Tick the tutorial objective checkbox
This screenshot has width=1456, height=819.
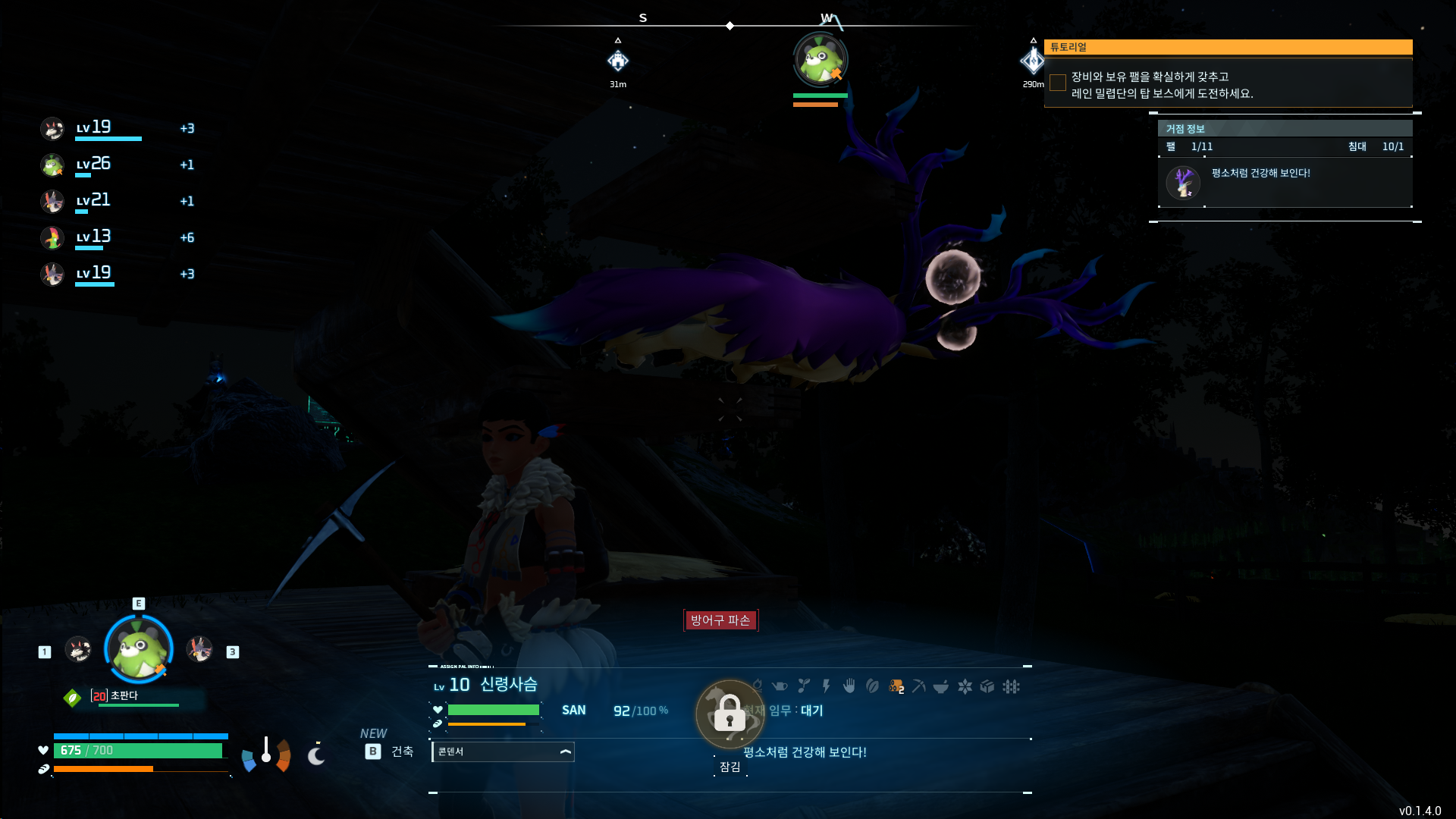(1058, 83)
